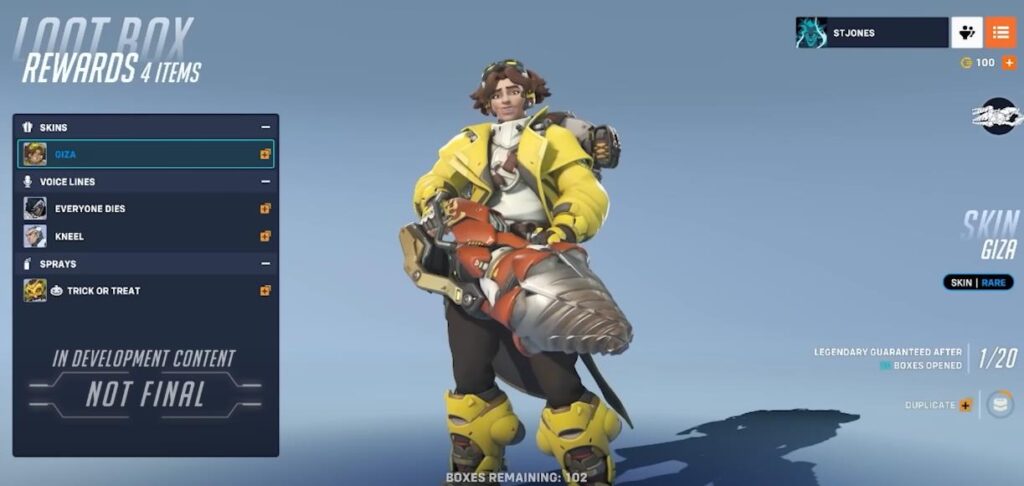The height and width of the screenshot is (486, 1024).
Task: Click the orange plus to add coins
Action: coord(1008,63)
